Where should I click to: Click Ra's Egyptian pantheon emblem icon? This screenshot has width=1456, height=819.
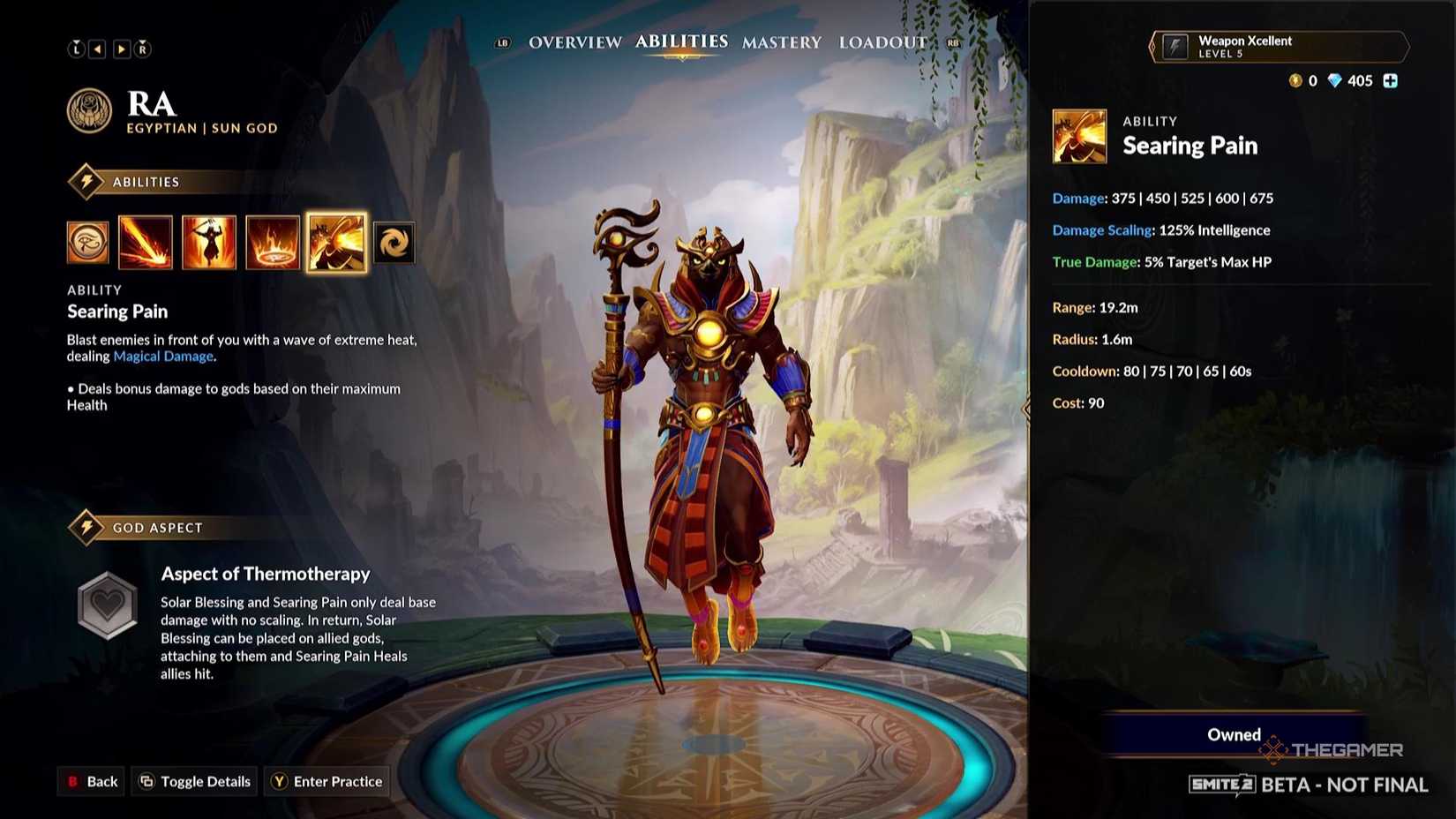(88, 110)
